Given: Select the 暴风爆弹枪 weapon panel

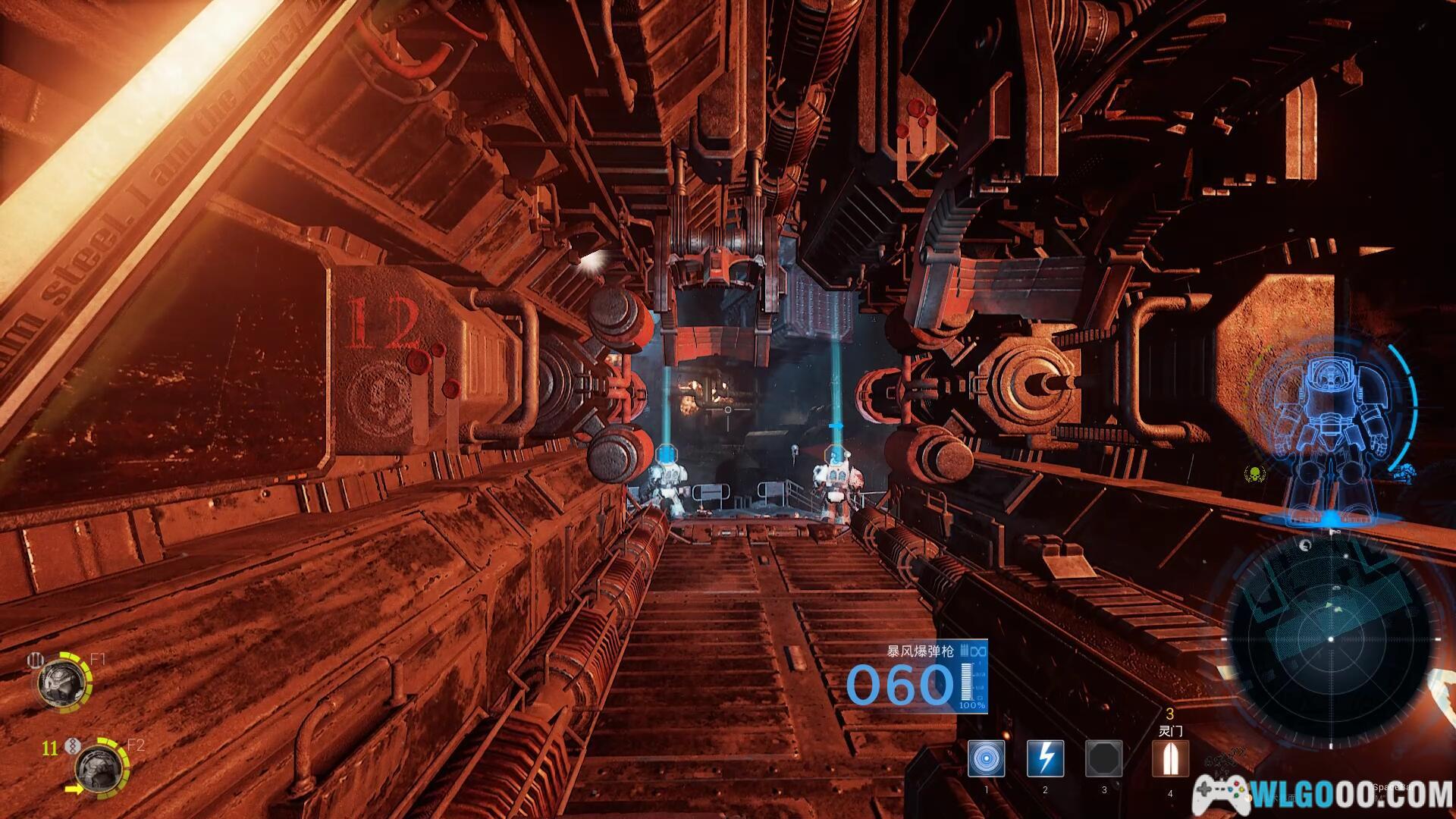Looking at the screenshot, I should click(918, 676).
